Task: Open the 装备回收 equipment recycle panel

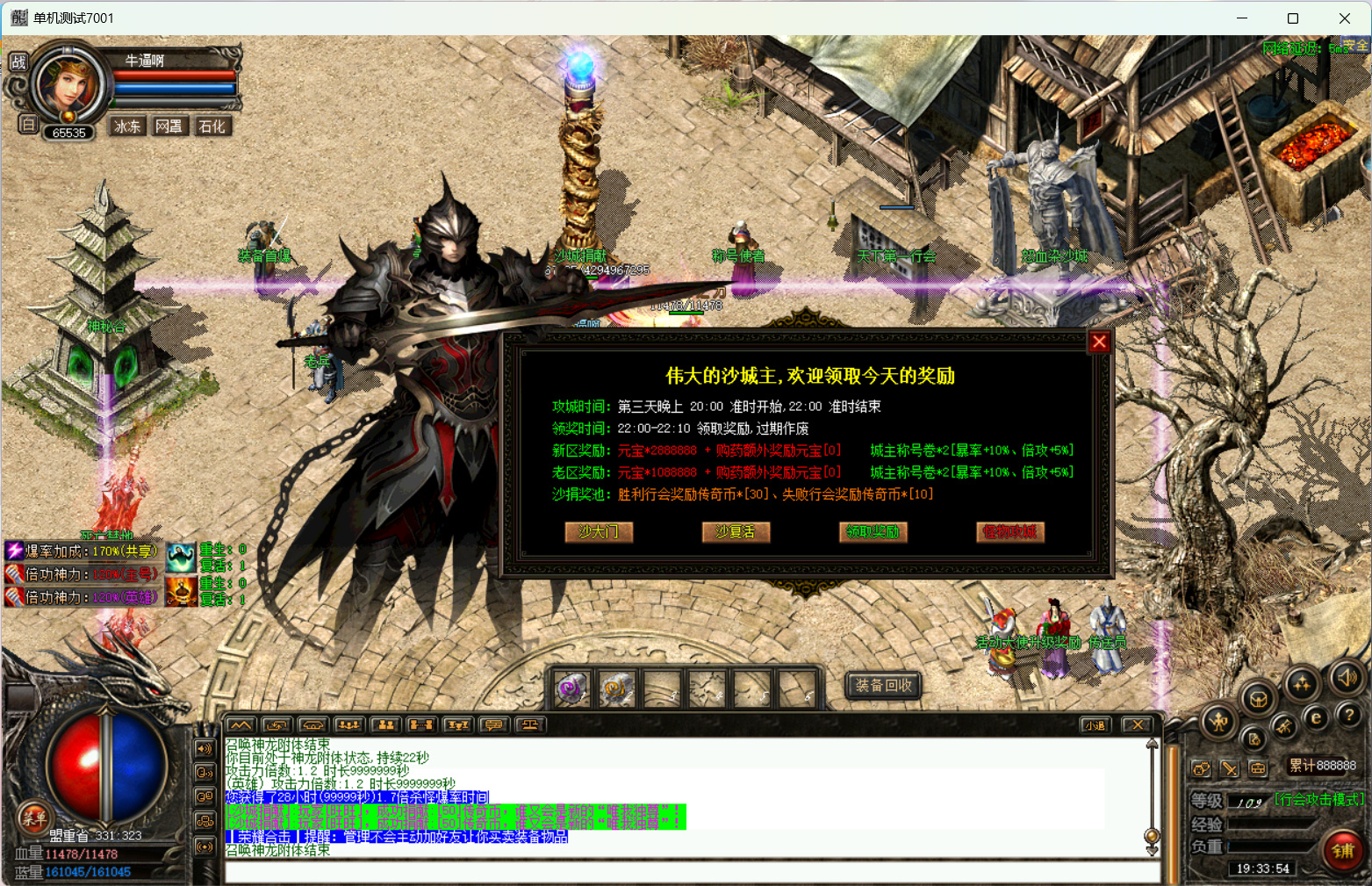Action: click(x=884, y=685)
